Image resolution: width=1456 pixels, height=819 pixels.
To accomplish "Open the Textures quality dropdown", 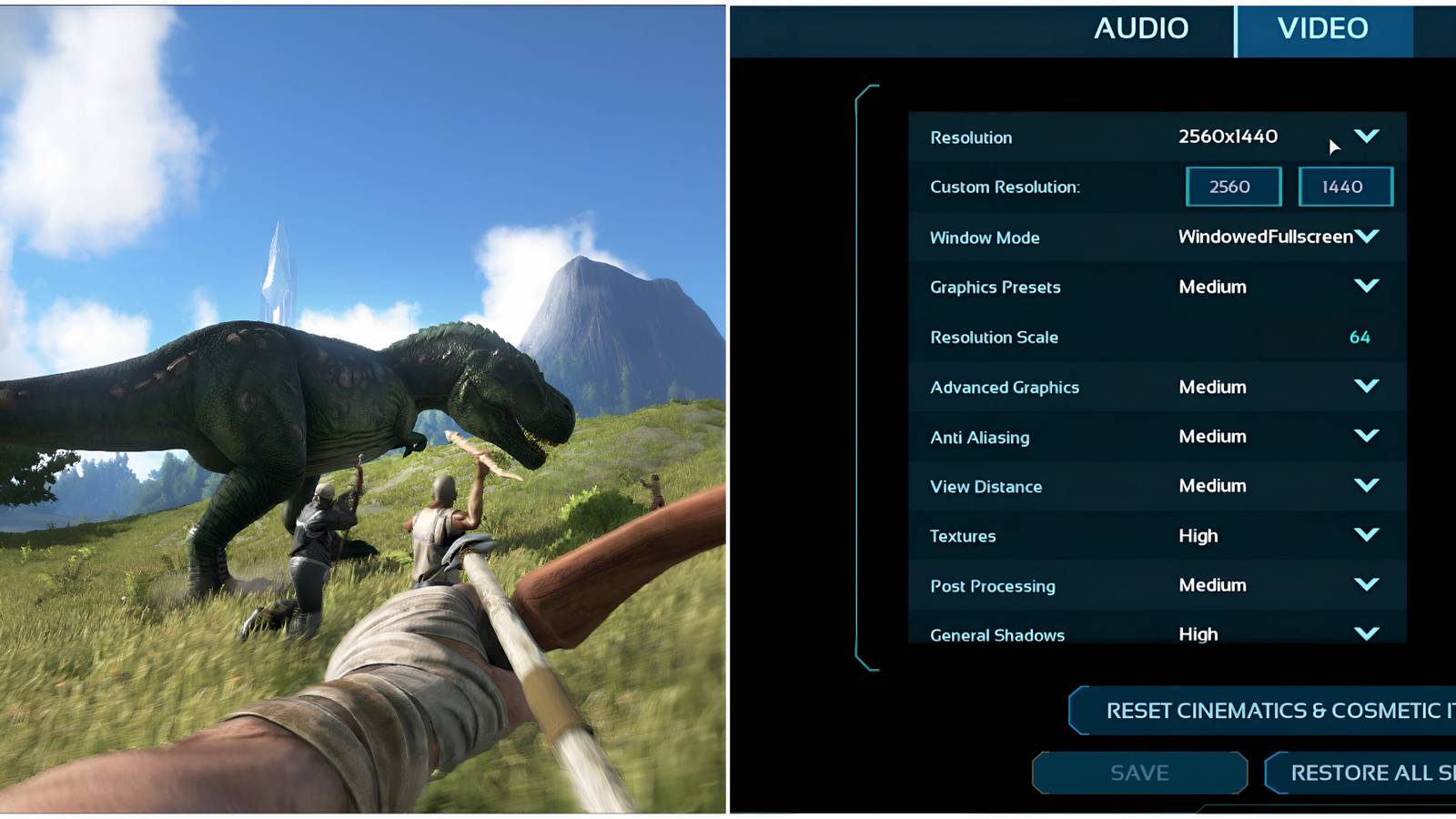I will (1368, 535).
